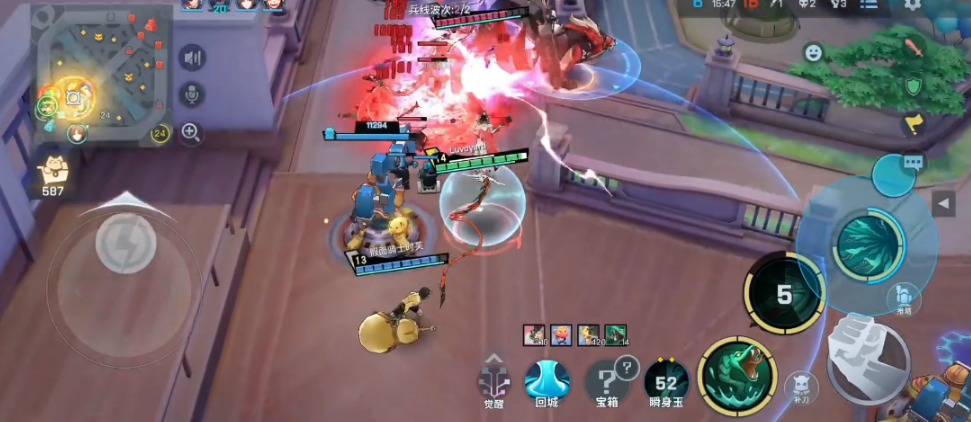Cast the 瞬身玉 summoner skill

pyautogui.click(x=666, y=380)
